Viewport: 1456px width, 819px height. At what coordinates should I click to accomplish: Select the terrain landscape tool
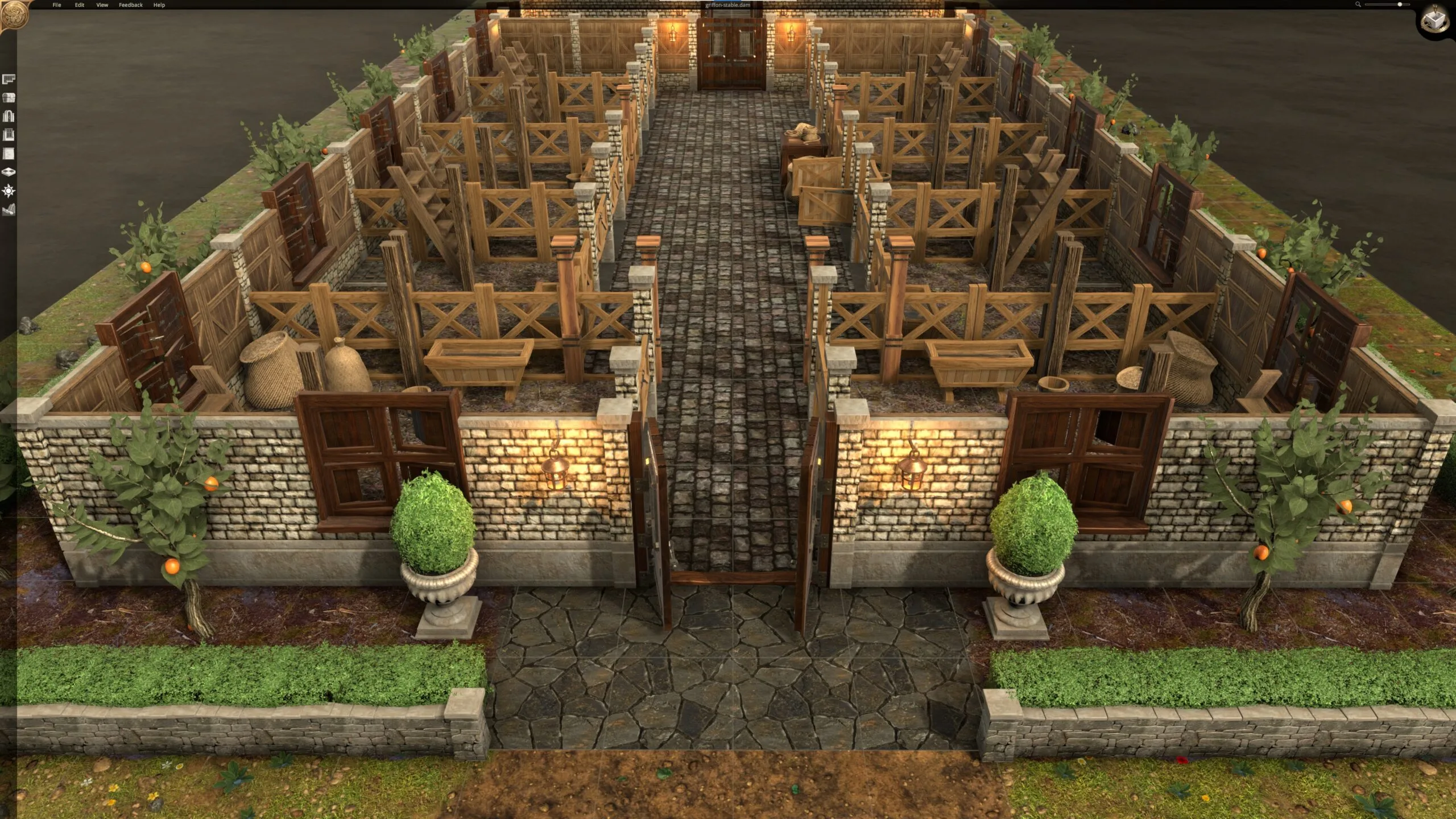click(x=9, y=210)
